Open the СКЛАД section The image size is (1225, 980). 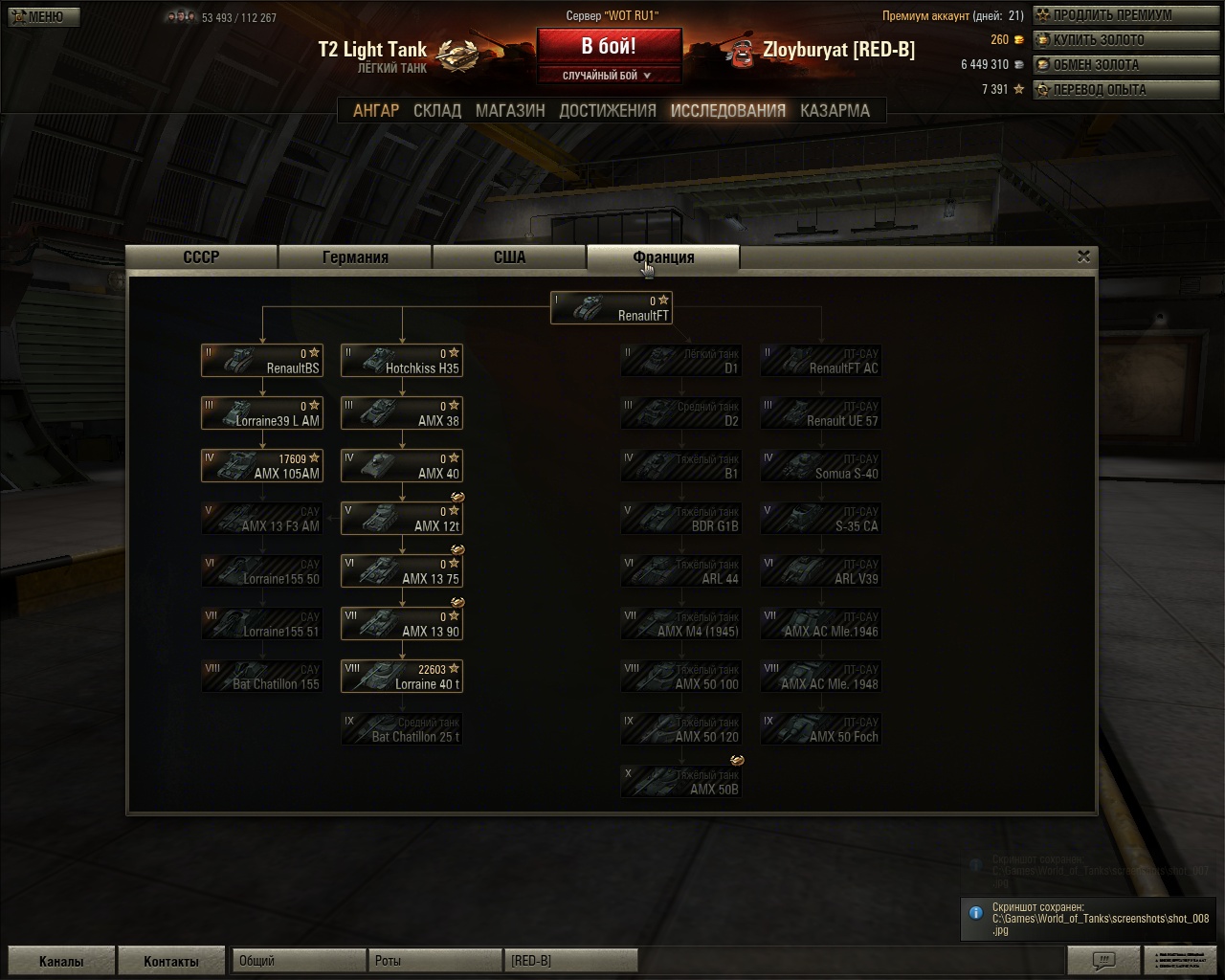[437, 110]
